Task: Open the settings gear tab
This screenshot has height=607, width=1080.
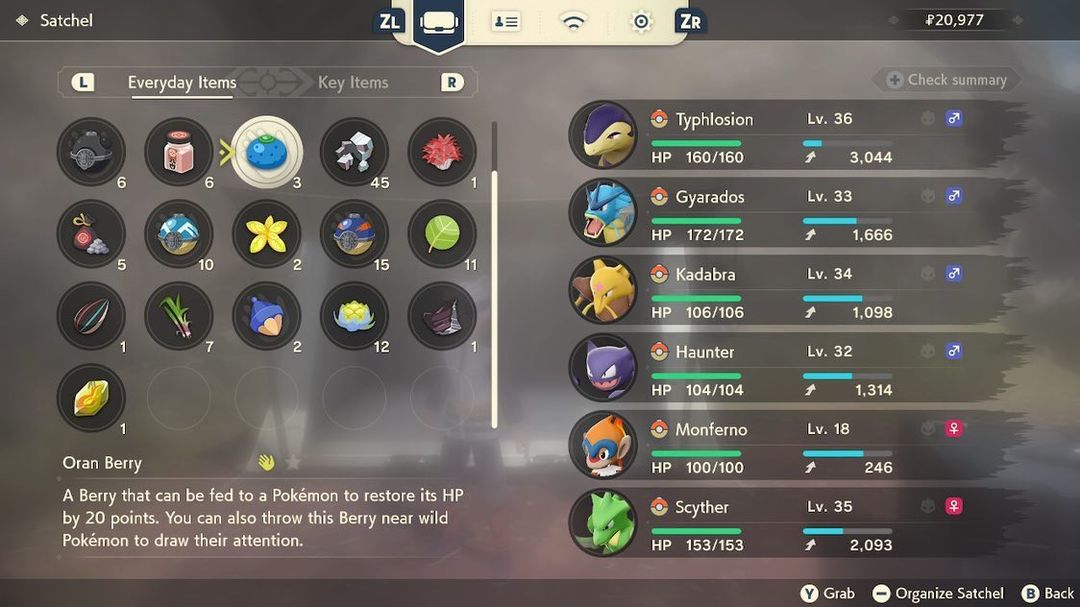Action: (x=641, y=22)
